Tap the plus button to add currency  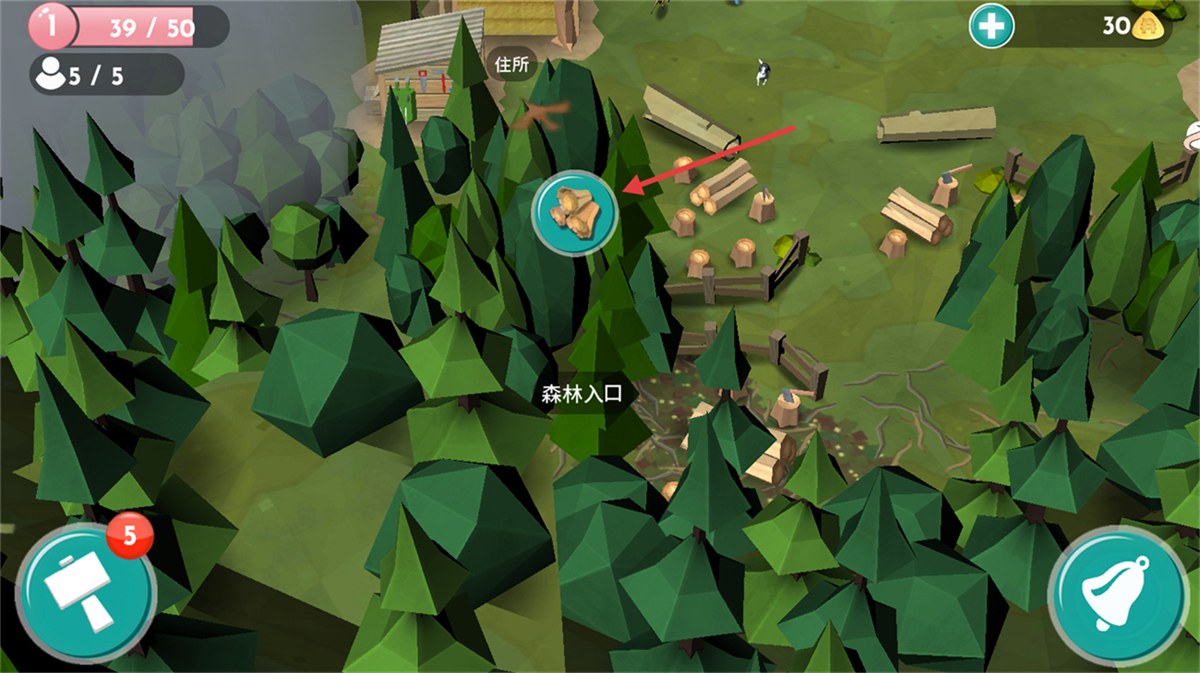991,27
